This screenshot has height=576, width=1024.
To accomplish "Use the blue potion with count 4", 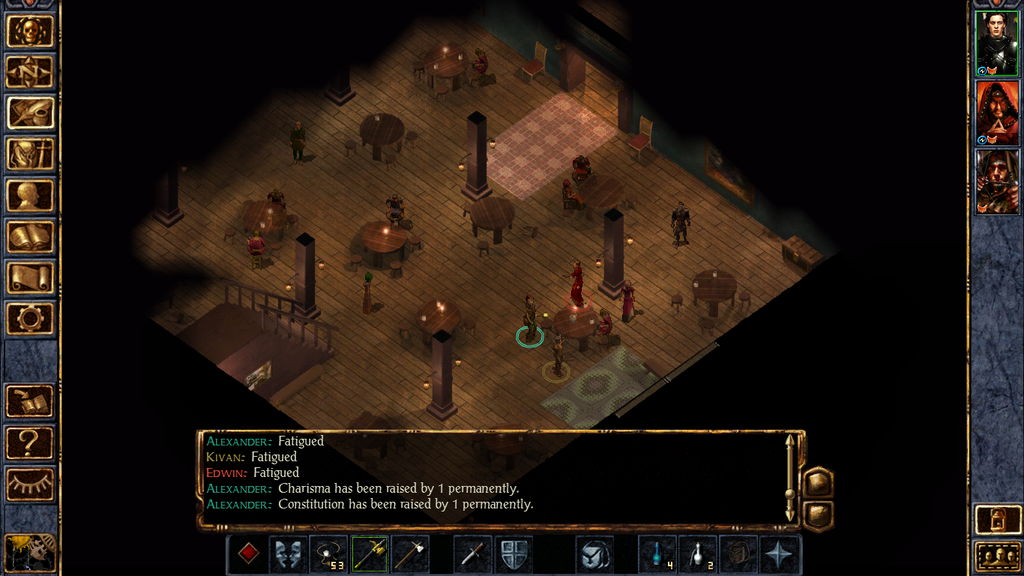I will click(657, 554).
